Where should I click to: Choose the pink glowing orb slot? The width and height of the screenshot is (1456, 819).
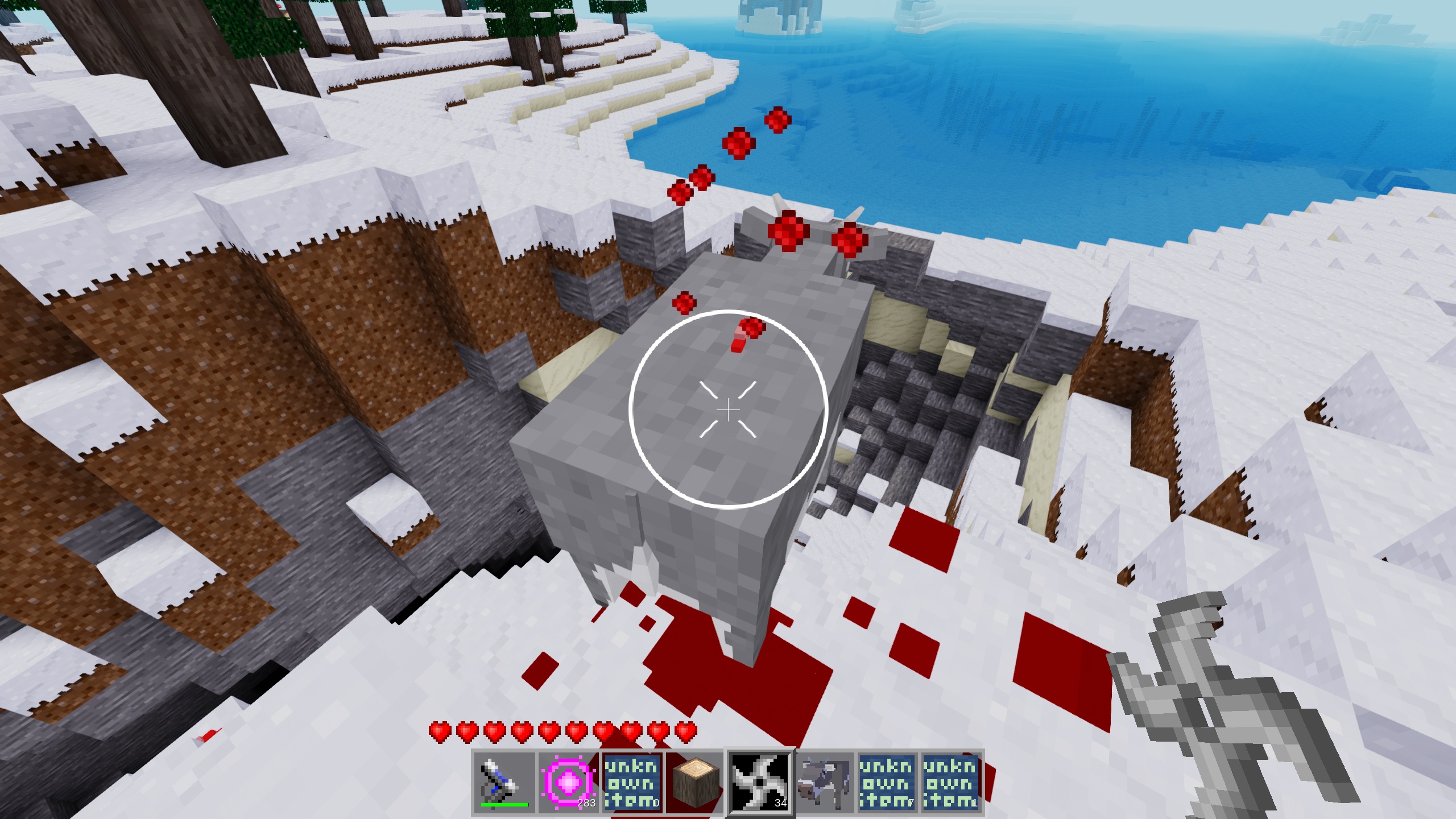coord(568,783)
